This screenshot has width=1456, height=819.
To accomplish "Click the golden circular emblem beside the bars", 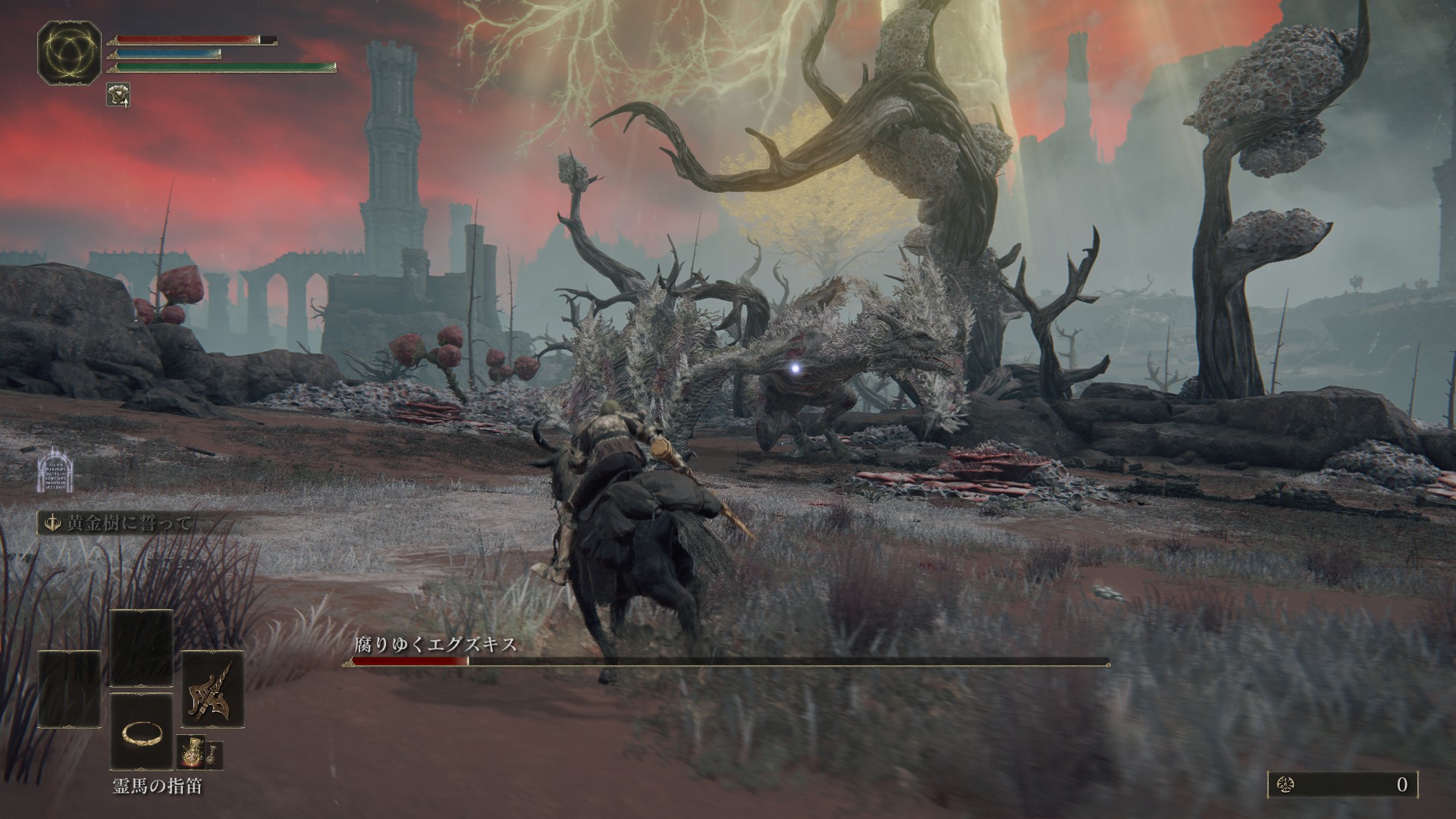I will [x=69, y=52].
